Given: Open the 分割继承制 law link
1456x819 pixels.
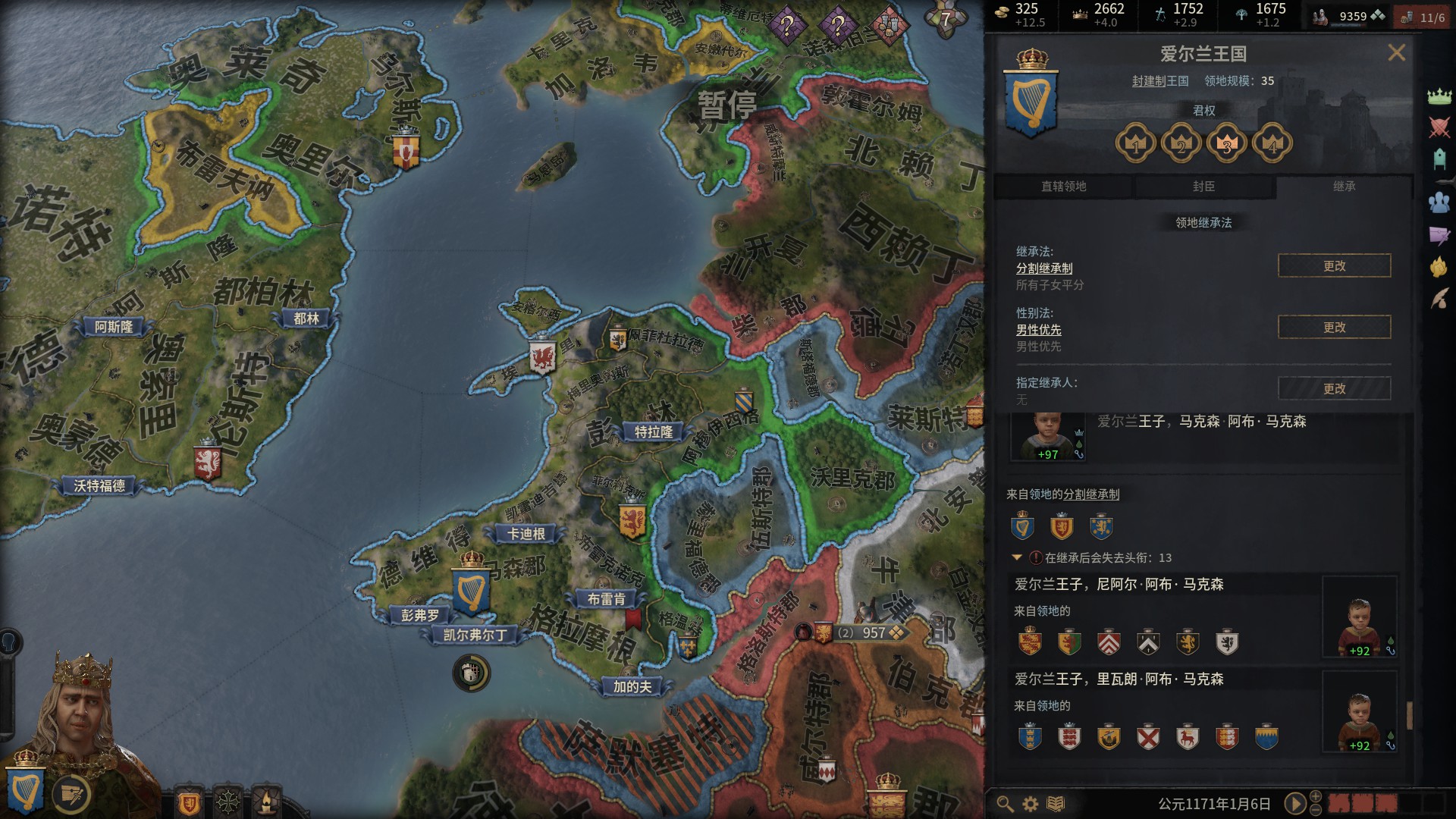Looking at the screenshot, I should coord(1044,268).
